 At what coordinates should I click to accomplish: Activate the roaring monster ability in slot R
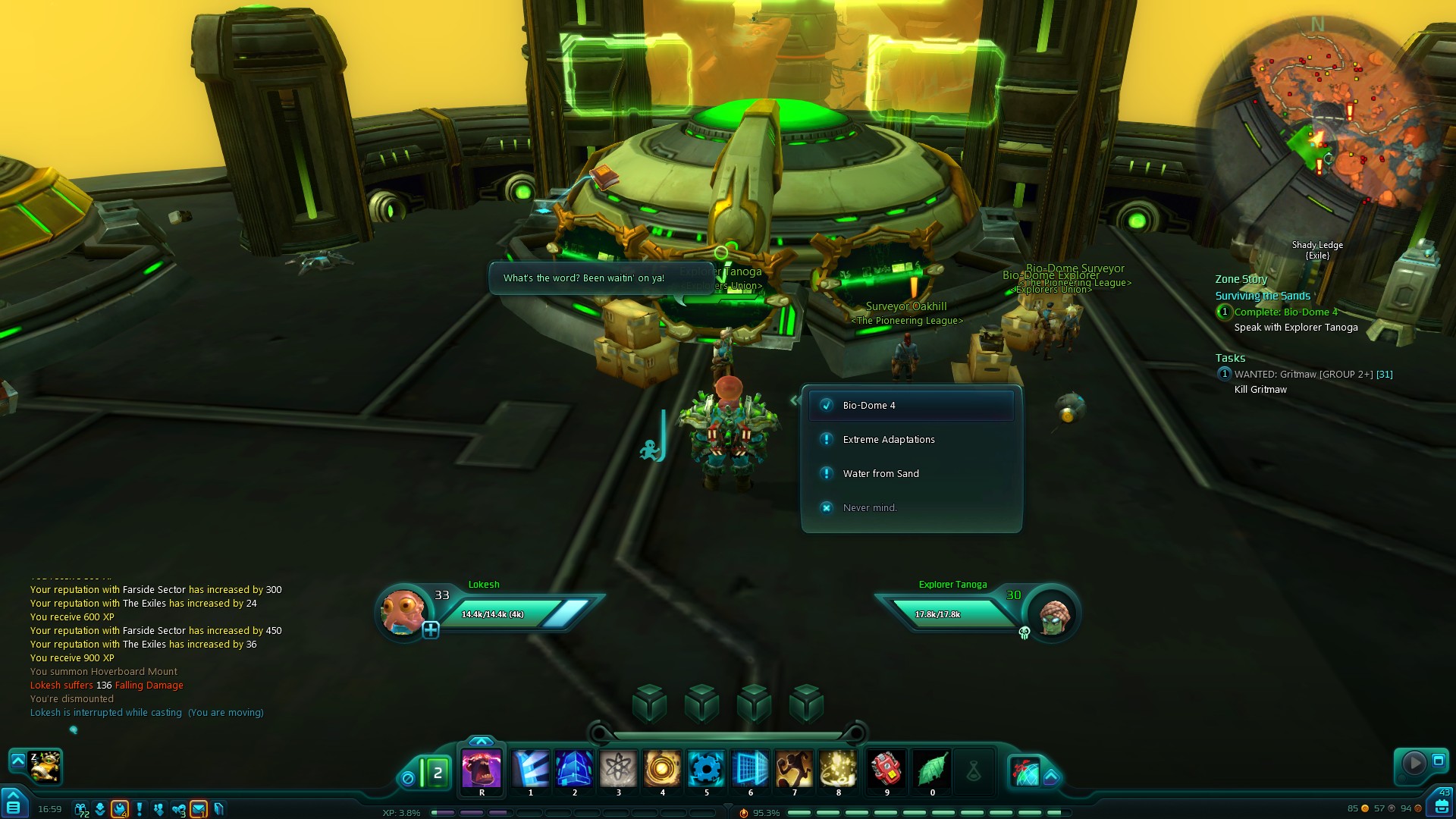[x=482, y=769]
